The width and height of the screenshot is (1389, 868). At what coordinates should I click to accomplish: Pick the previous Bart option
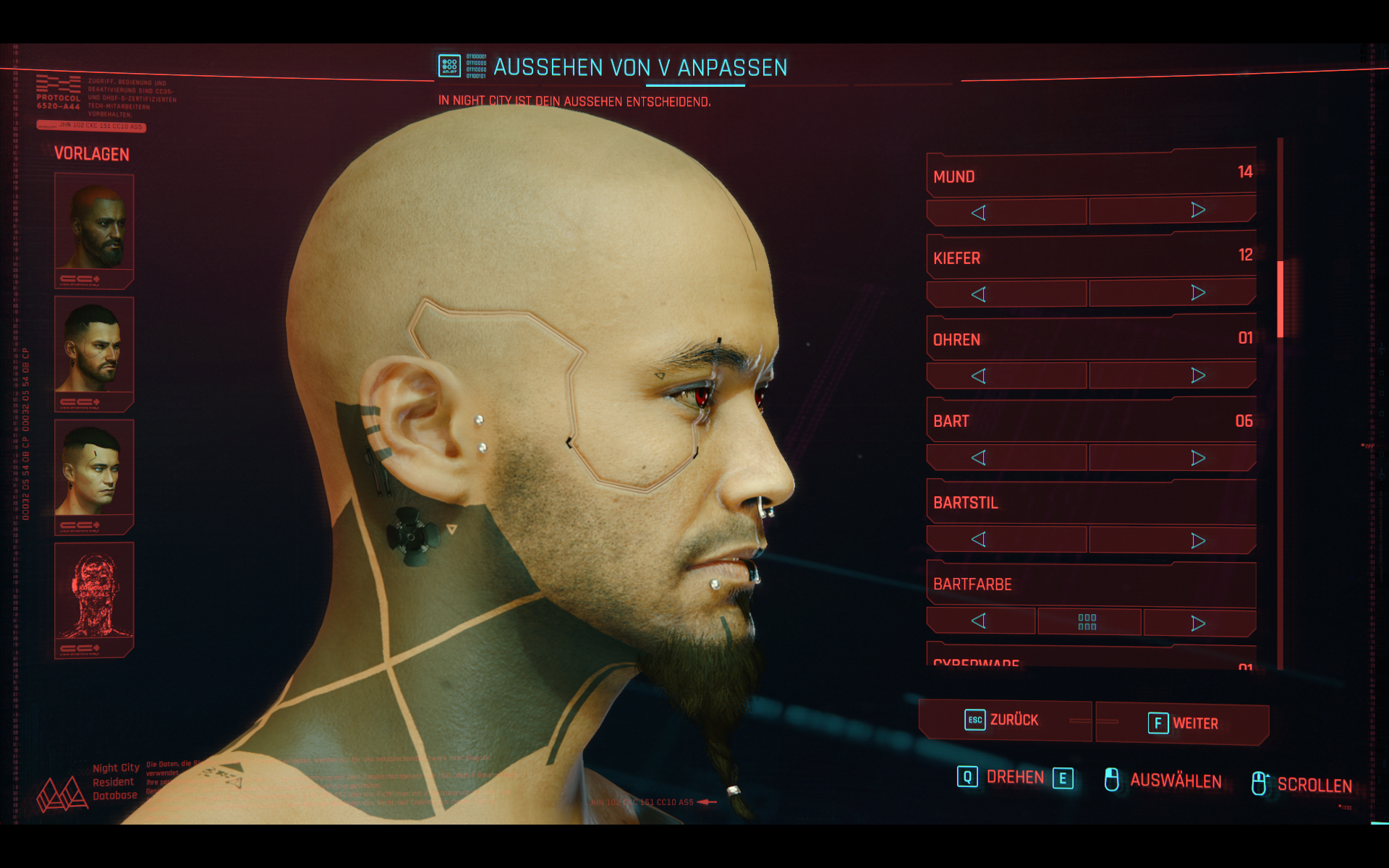979,458
